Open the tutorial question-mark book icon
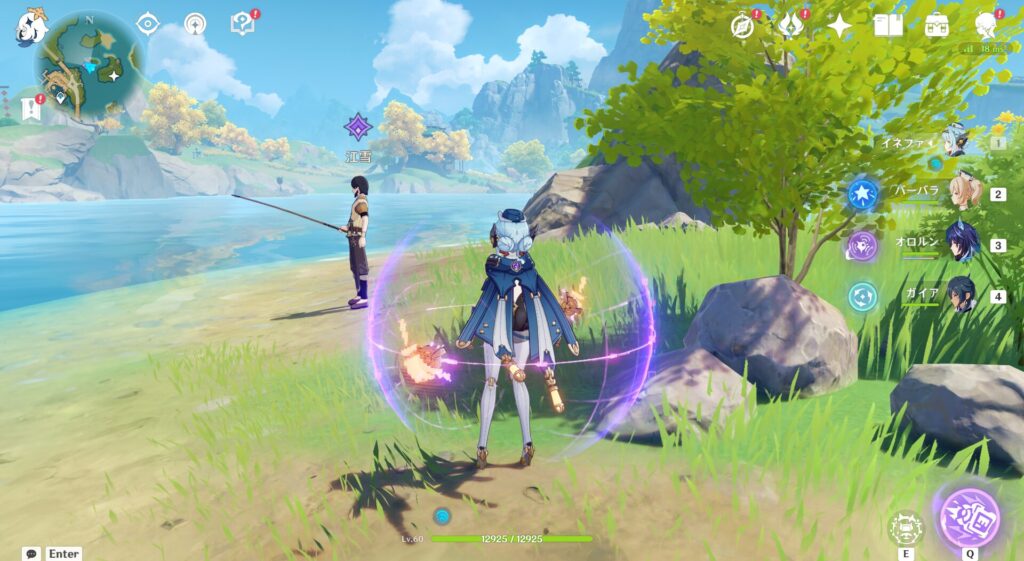The image size is (1024, 561). (243, 23)
